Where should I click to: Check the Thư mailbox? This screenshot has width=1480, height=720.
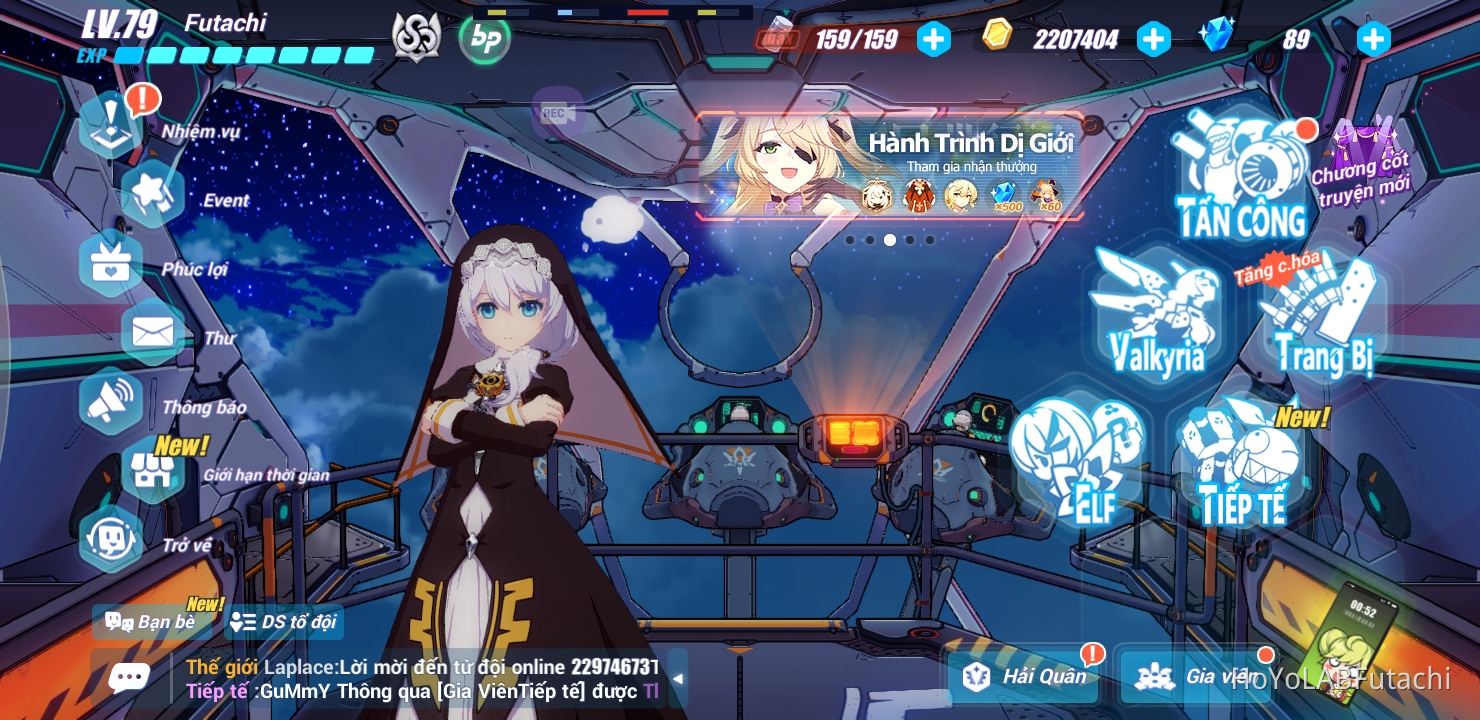(152, 330)
